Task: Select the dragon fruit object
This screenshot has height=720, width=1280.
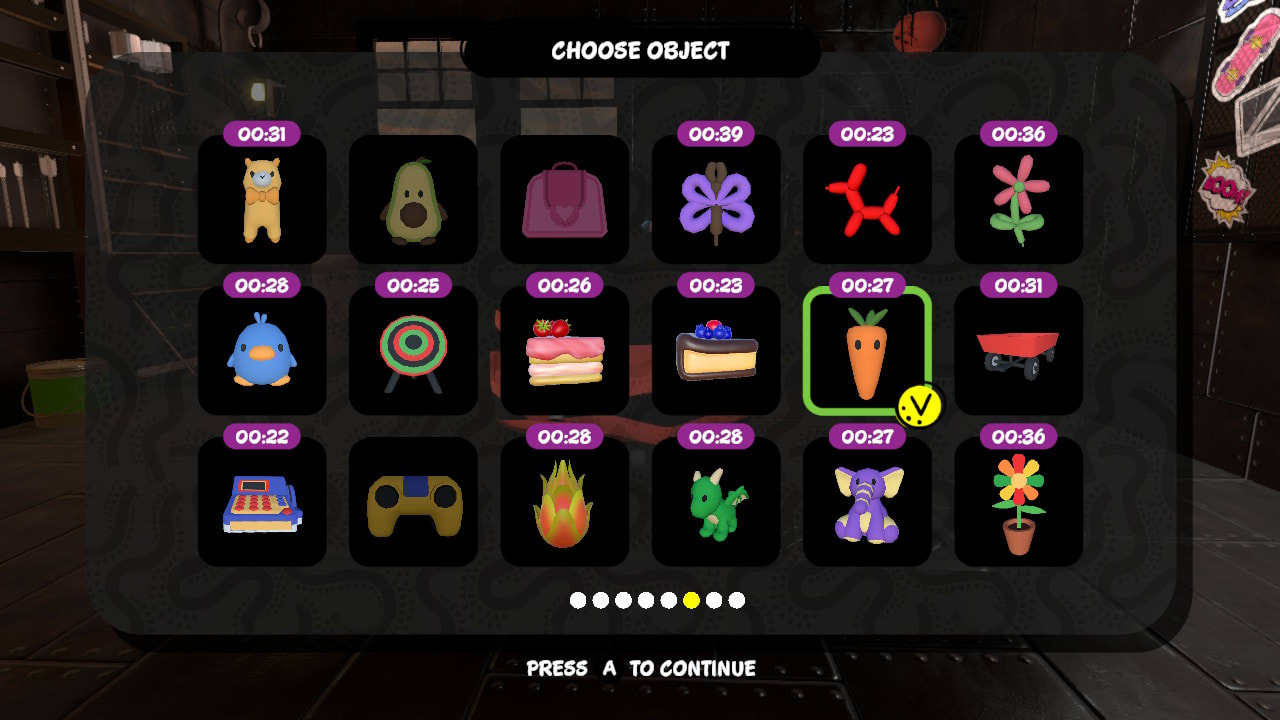Action: pos(565,503)
